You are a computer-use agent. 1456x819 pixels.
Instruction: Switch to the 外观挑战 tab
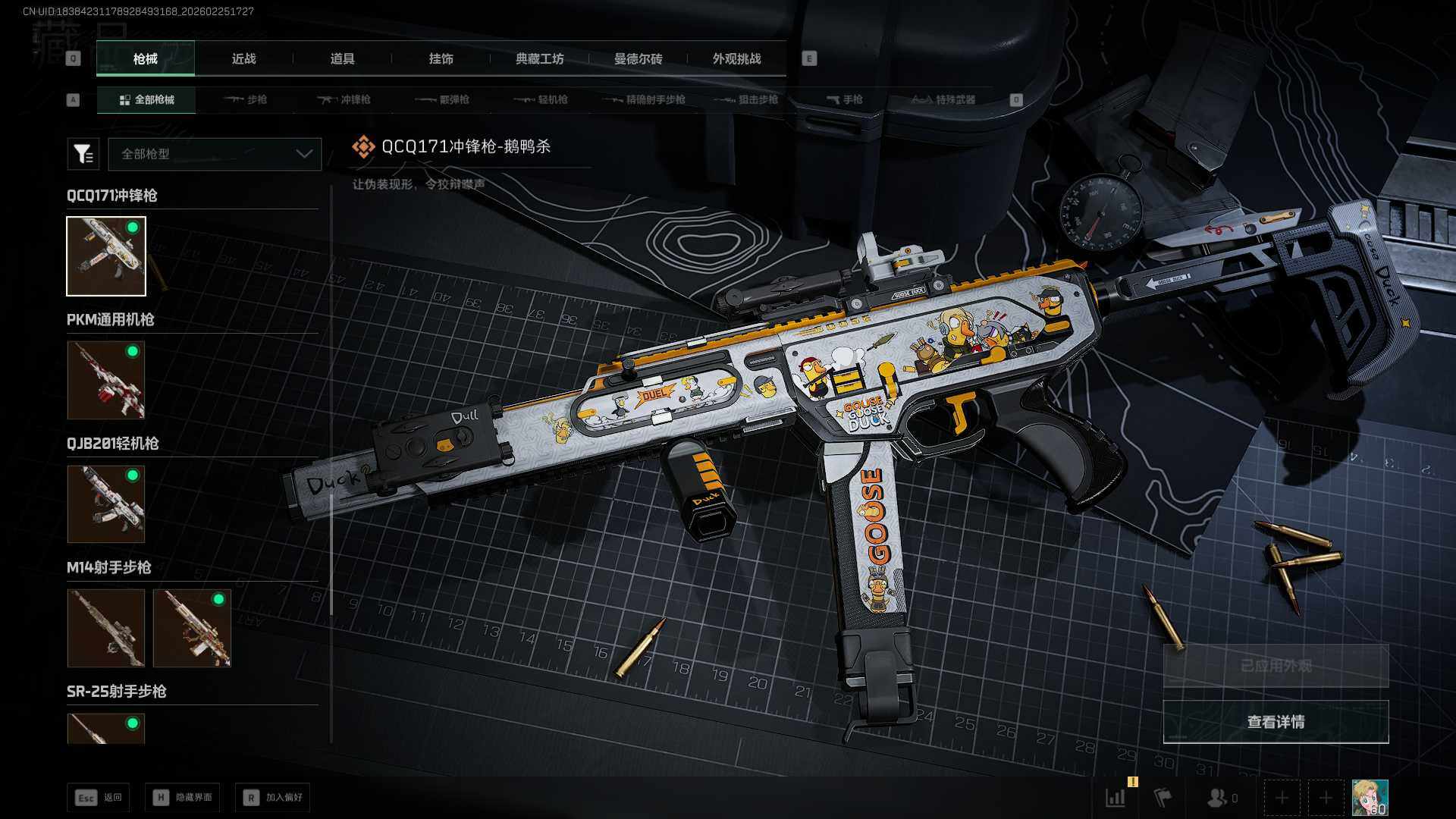click(736, 58)
